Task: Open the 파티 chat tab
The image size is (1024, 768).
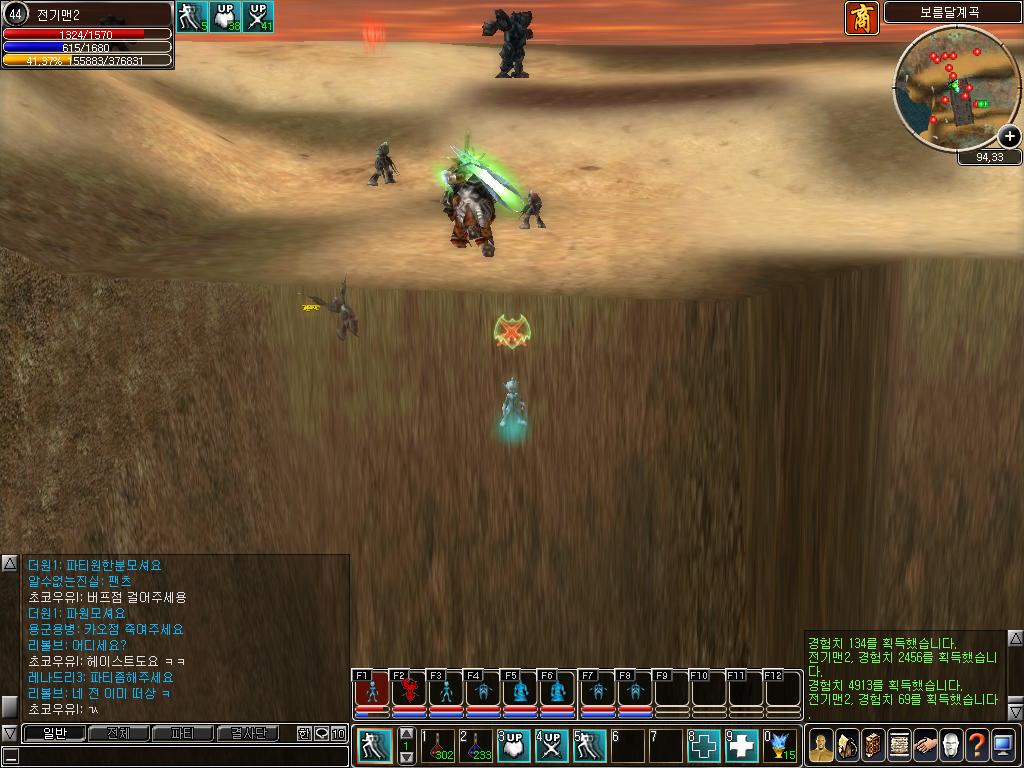Action: [183, 734]
